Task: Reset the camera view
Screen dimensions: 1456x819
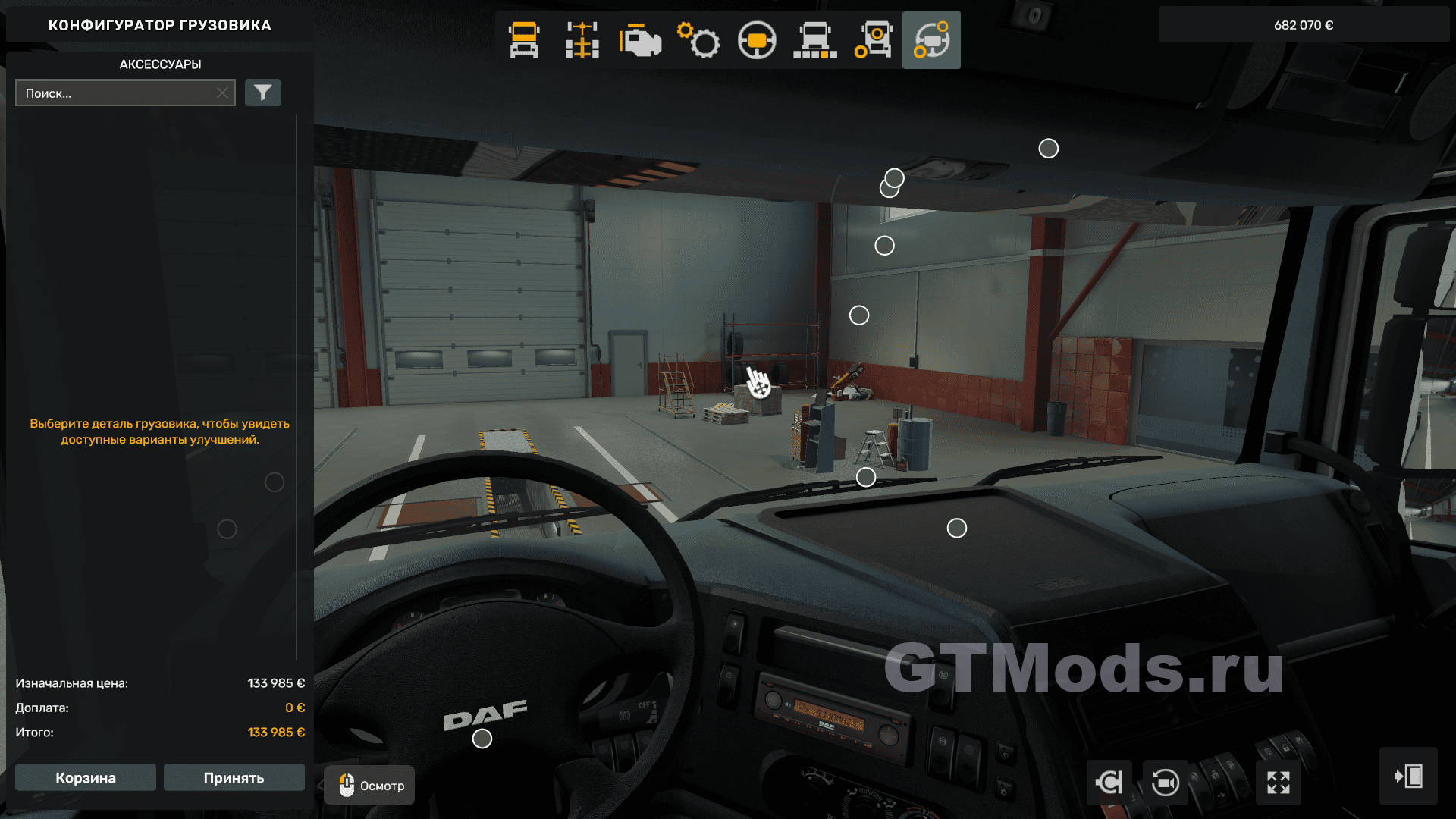Action: (x=1166, y=782)
